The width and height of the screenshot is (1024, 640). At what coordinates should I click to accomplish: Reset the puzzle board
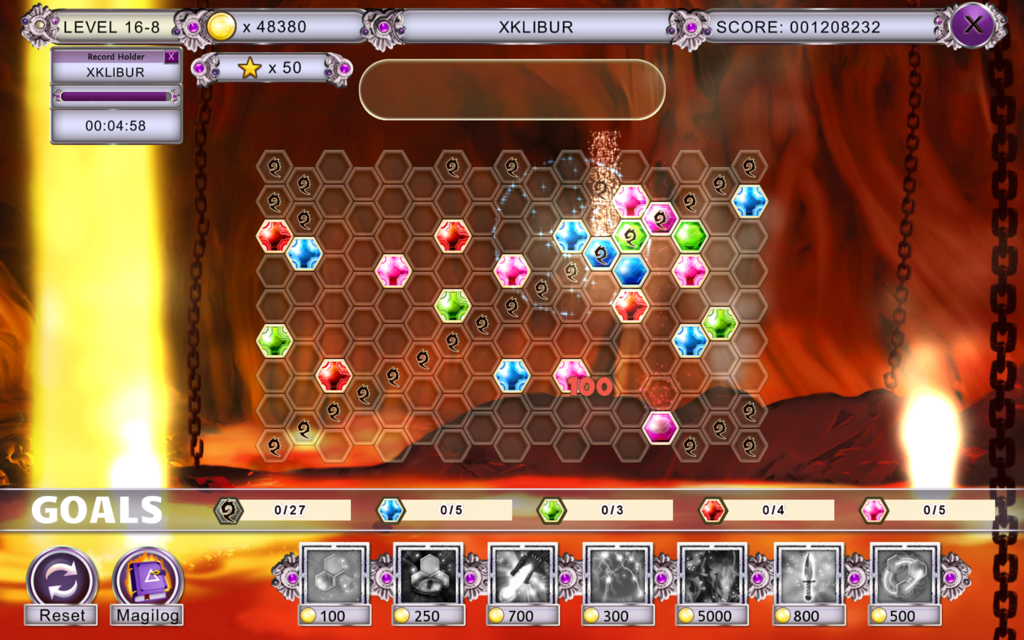pyautogui.click(x=62, y=580)
